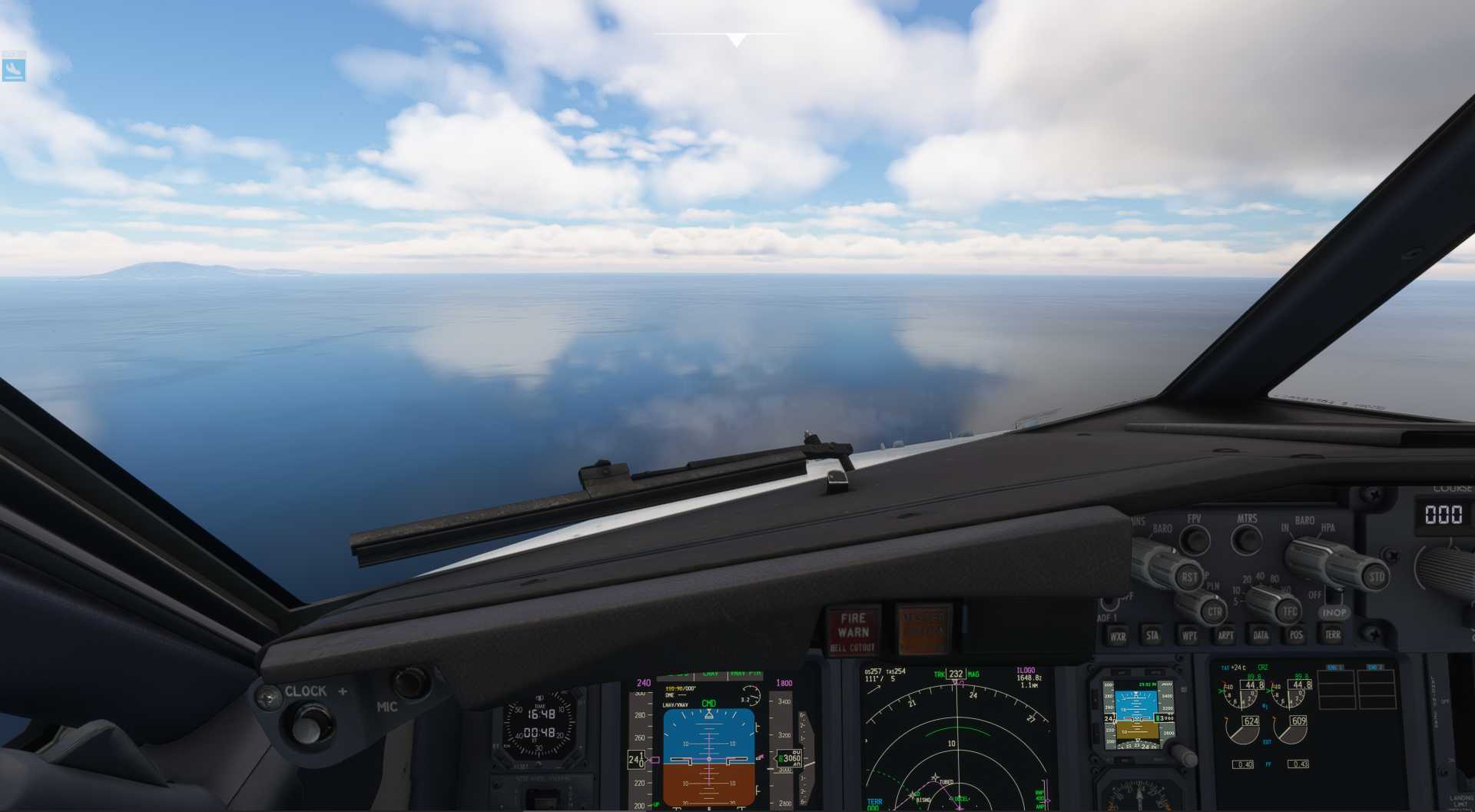Click the aircraft landing icon overlay
Image resolution: width=1475 pixels, height=812 pixels.
14,69
